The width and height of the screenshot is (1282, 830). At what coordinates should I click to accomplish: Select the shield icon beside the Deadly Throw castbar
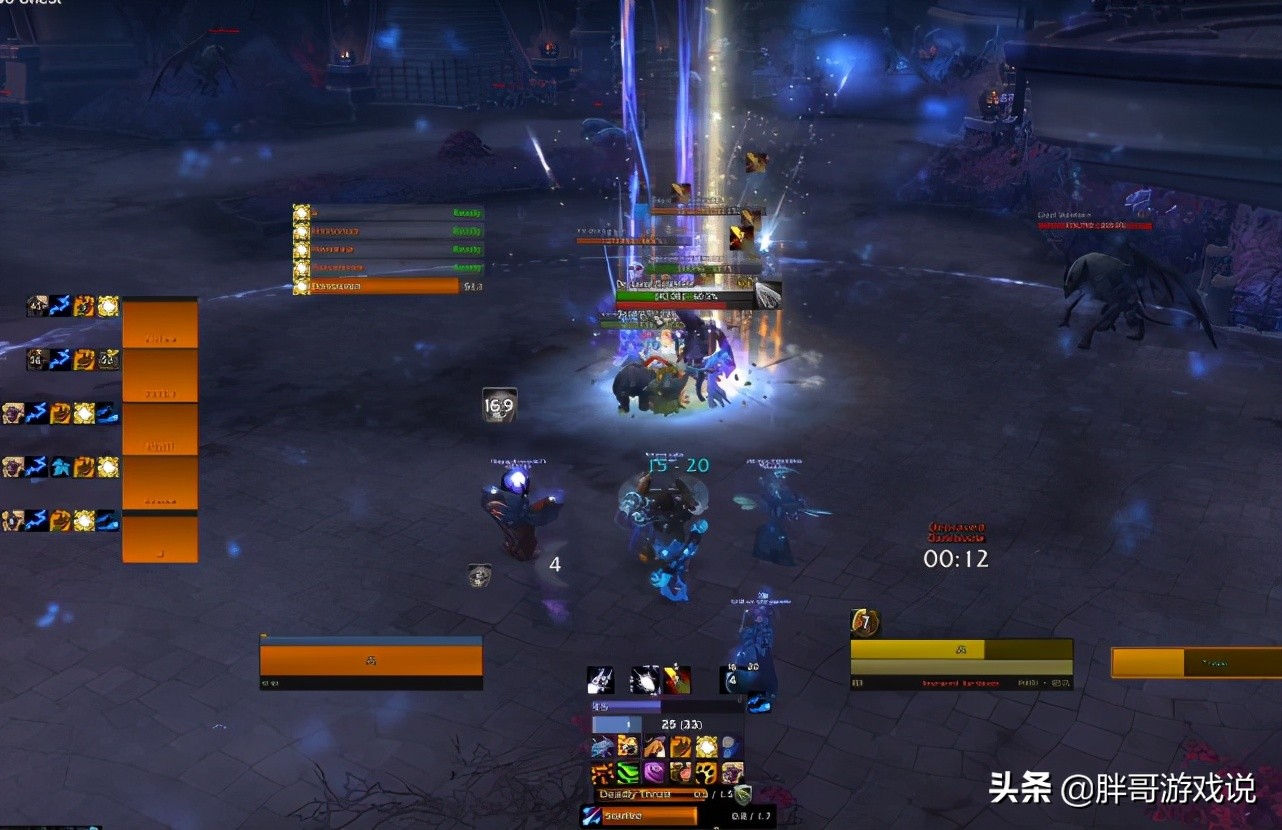pyautogui.click(x=742, y=794)
